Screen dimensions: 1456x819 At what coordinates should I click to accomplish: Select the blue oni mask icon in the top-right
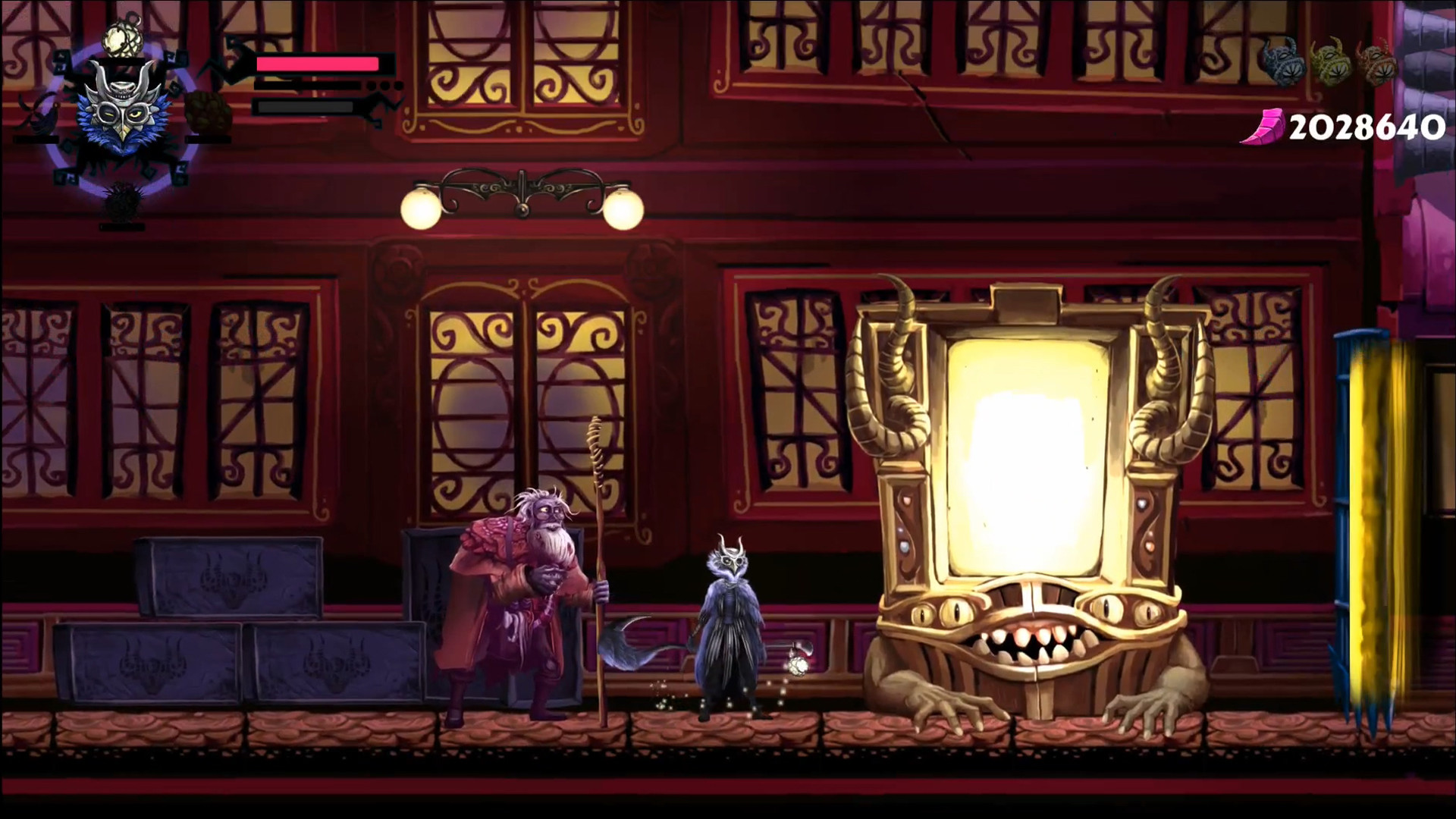[1283, 62]
